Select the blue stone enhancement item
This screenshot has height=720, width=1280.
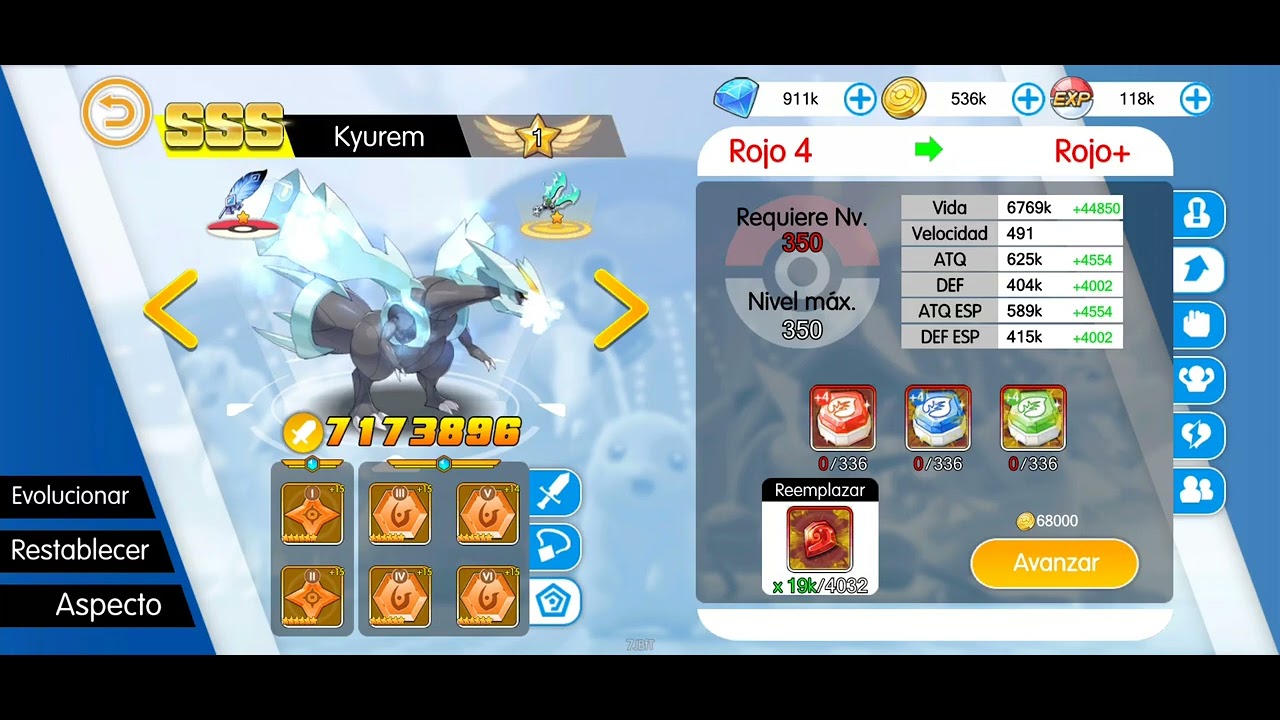pyautogui.click(x=938, y=417)
